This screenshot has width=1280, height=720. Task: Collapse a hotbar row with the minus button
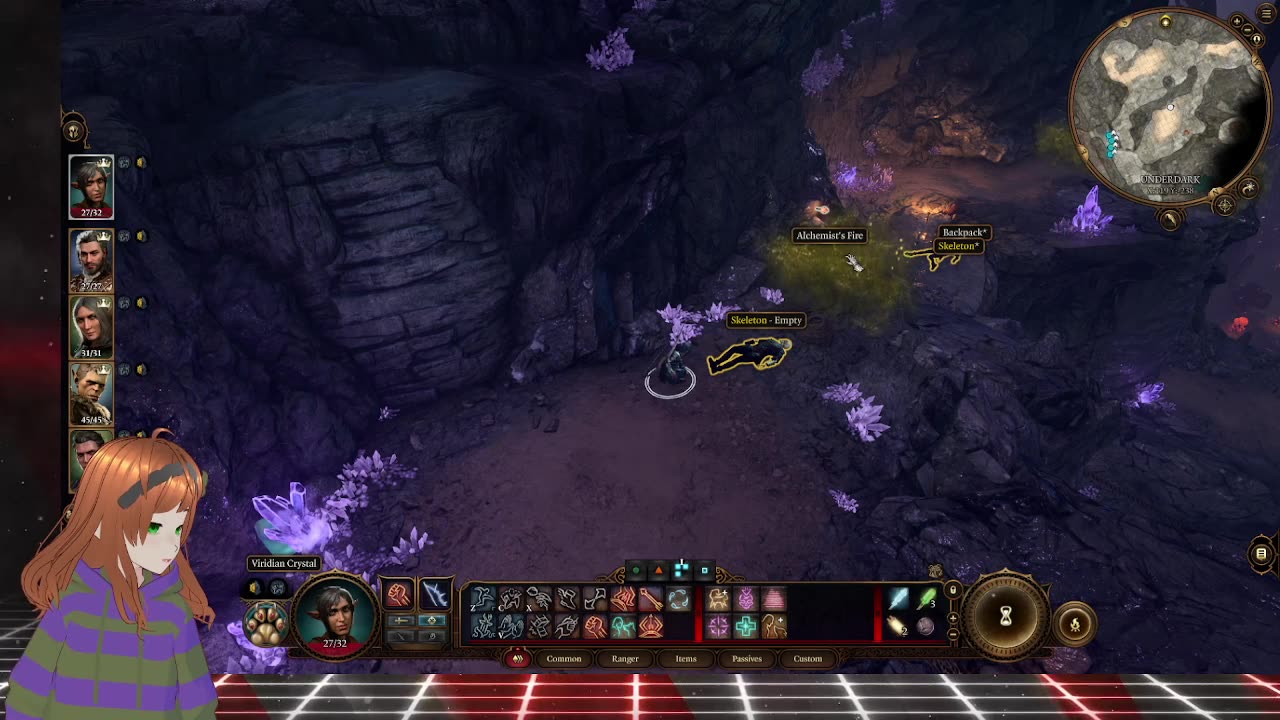tap(952, 634)
